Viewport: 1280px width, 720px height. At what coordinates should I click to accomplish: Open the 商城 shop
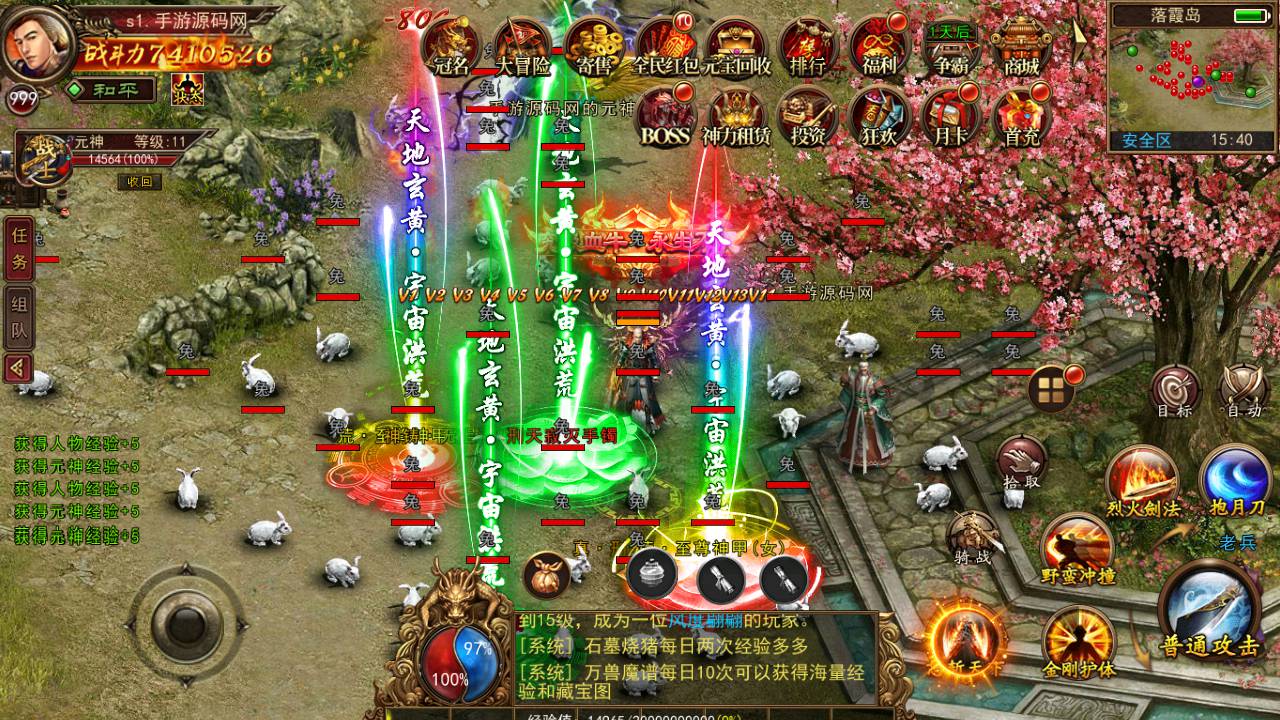click(x=1021, y=47)
